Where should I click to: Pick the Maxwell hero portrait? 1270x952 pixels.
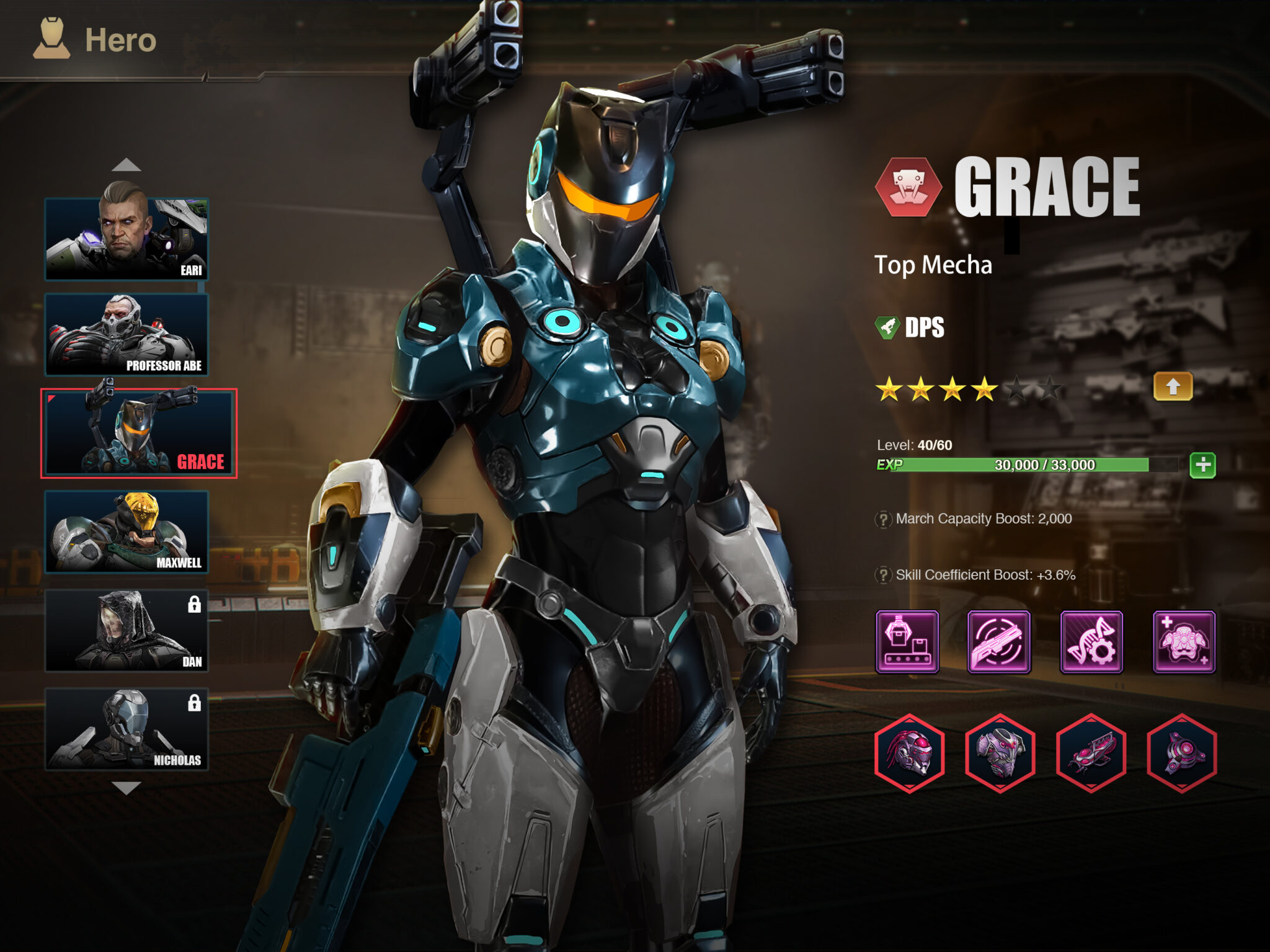pos(127,532)
